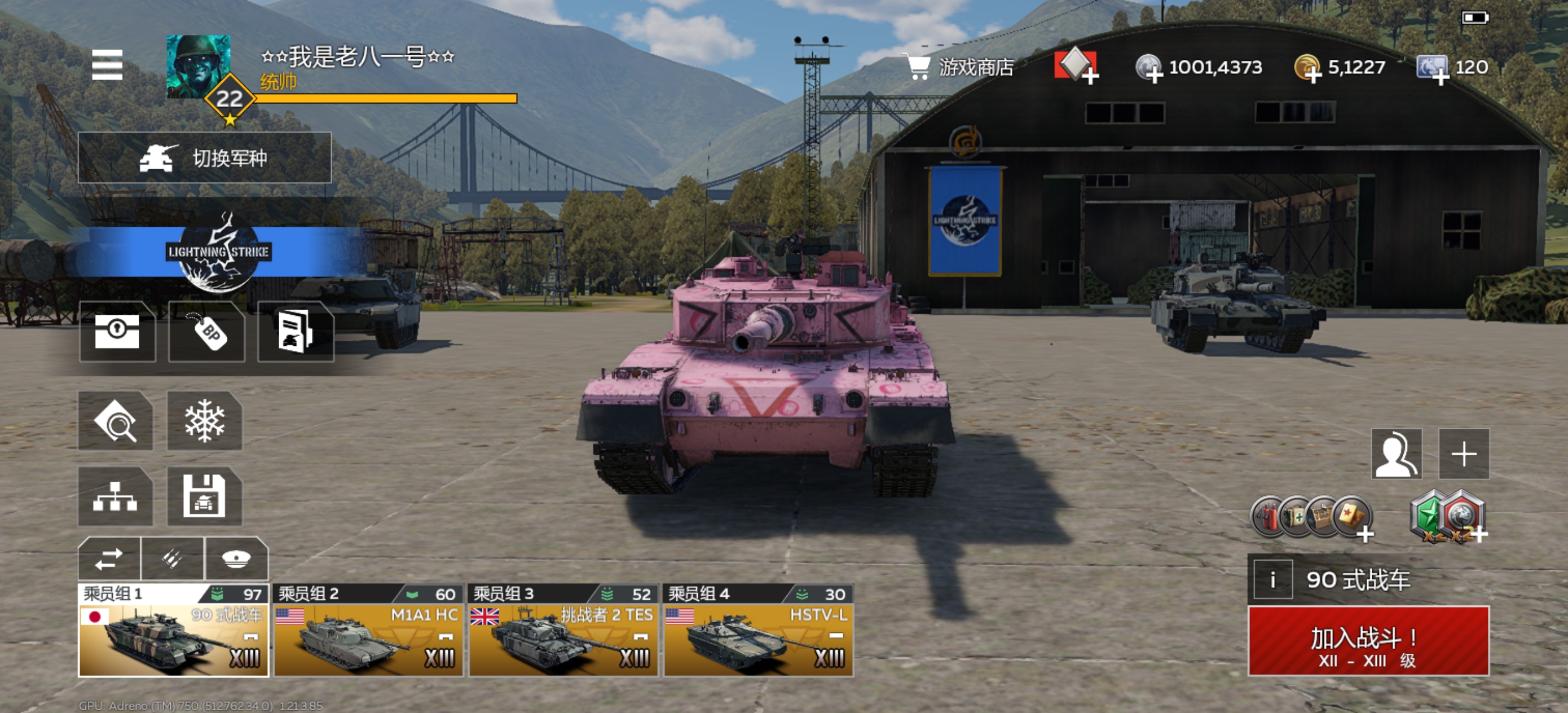Image resolution: width=1568 pixels, height=713 pixels.
Task: Open the player profile avatar
Action: (x=199, y=66)
